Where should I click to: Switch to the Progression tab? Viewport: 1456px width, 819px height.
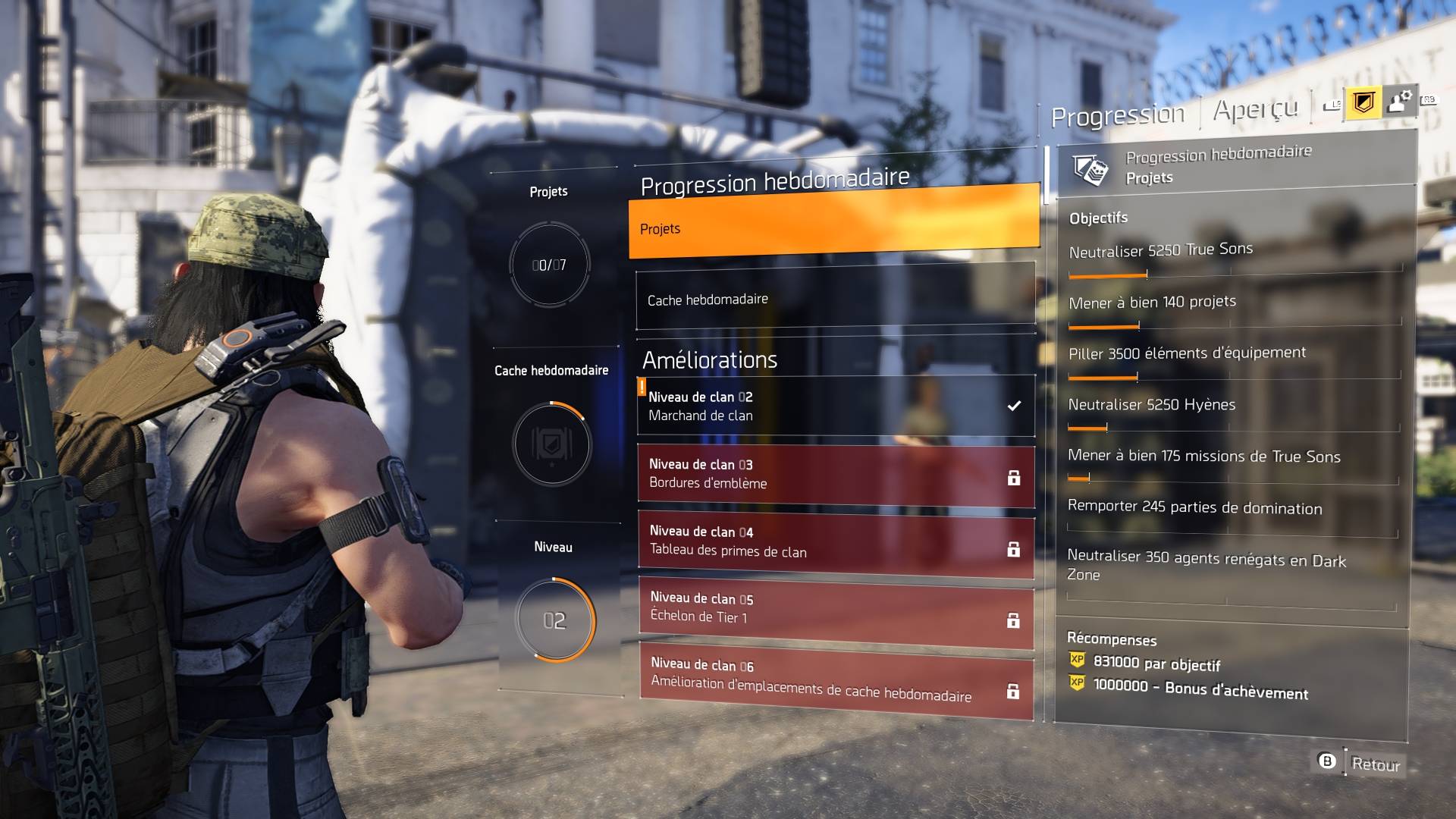pos(1117,116)
